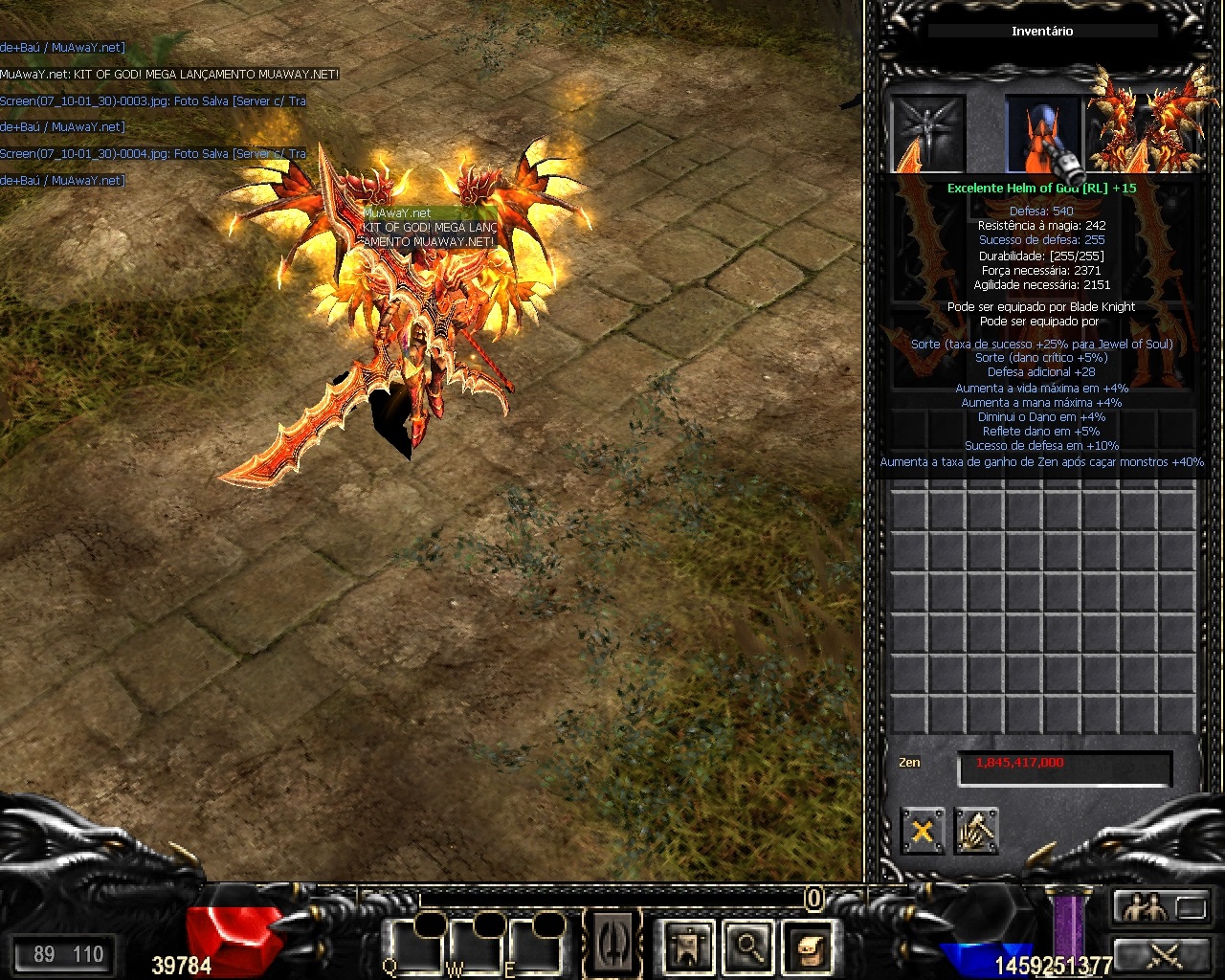
Task: Open the character banner button
Action: (688, 947)
